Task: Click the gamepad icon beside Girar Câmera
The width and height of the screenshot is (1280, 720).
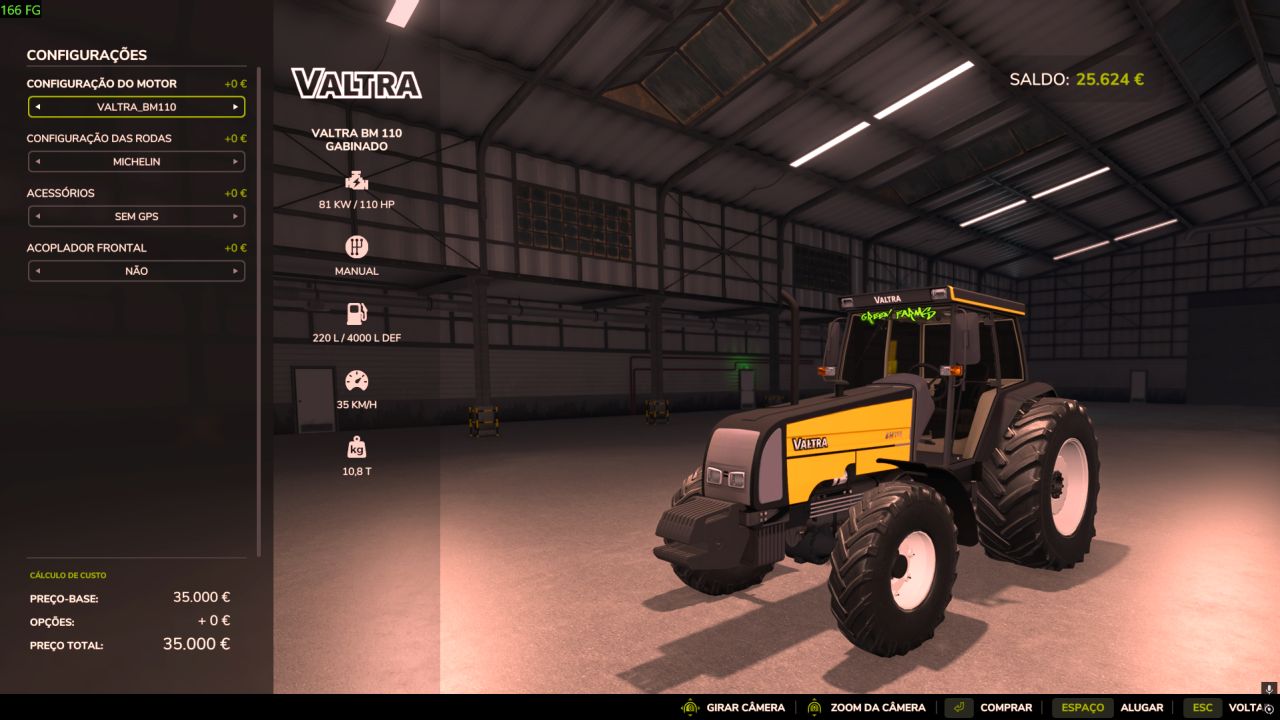Action: 689,707
